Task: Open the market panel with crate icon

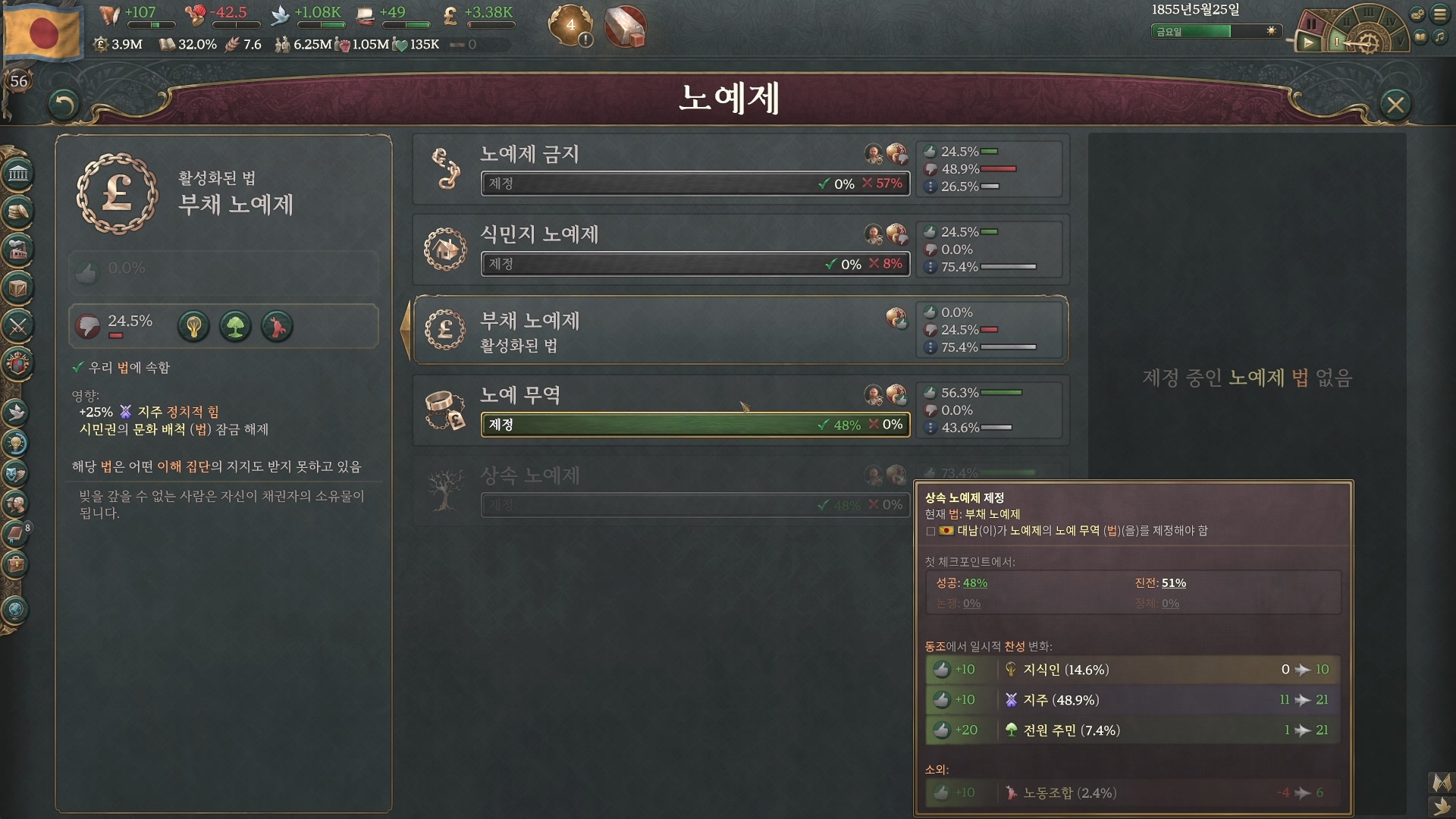Action: point(18,288)
